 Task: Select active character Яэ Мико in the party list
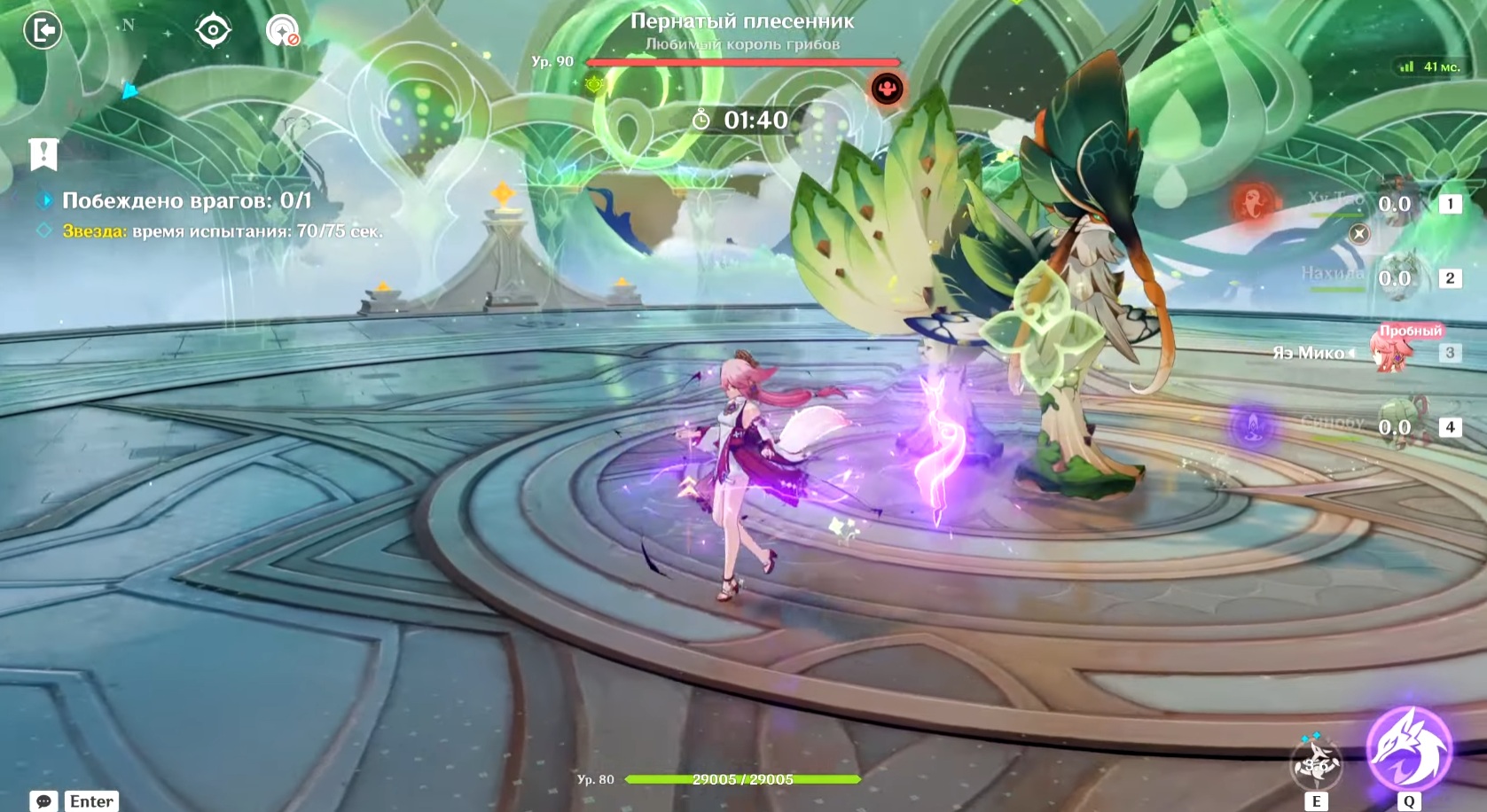[1392, 353]
